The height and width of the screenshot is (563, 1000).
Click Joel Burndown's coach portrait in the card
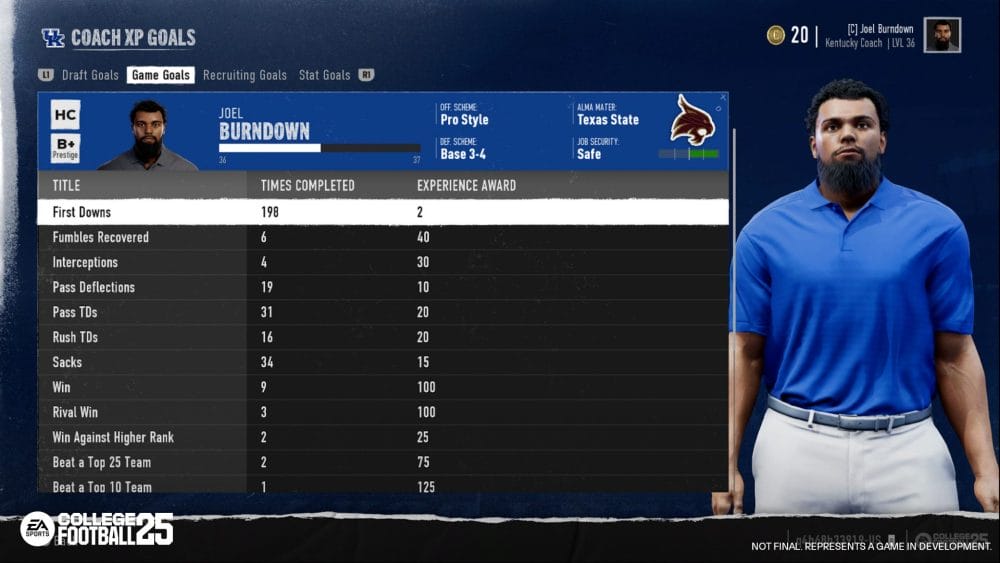pos(148,135)
